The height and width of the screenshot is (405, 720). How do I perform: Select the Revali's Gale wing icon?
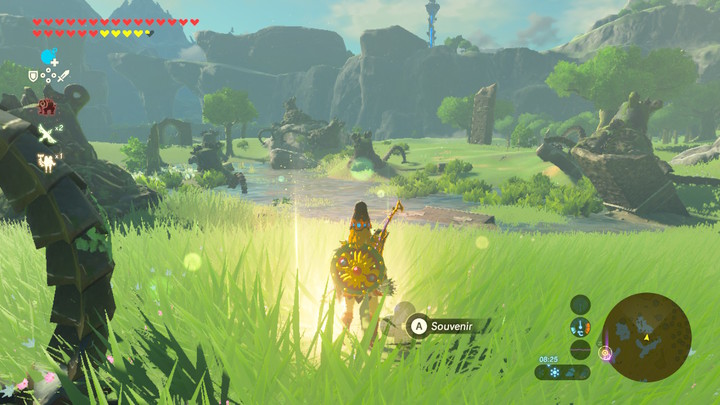point(46,132)
